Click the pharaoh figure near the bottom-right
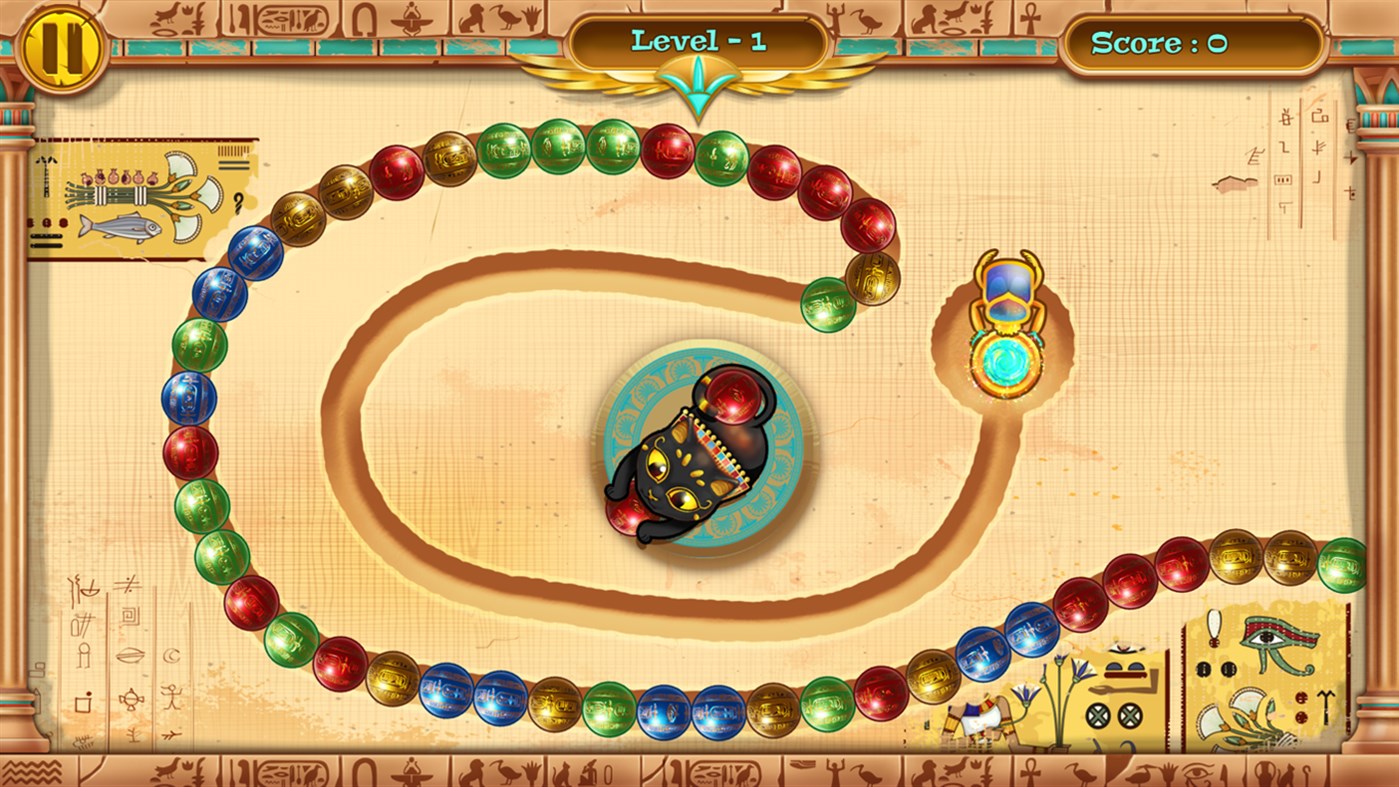The image size is (1399, 787). 983,715
